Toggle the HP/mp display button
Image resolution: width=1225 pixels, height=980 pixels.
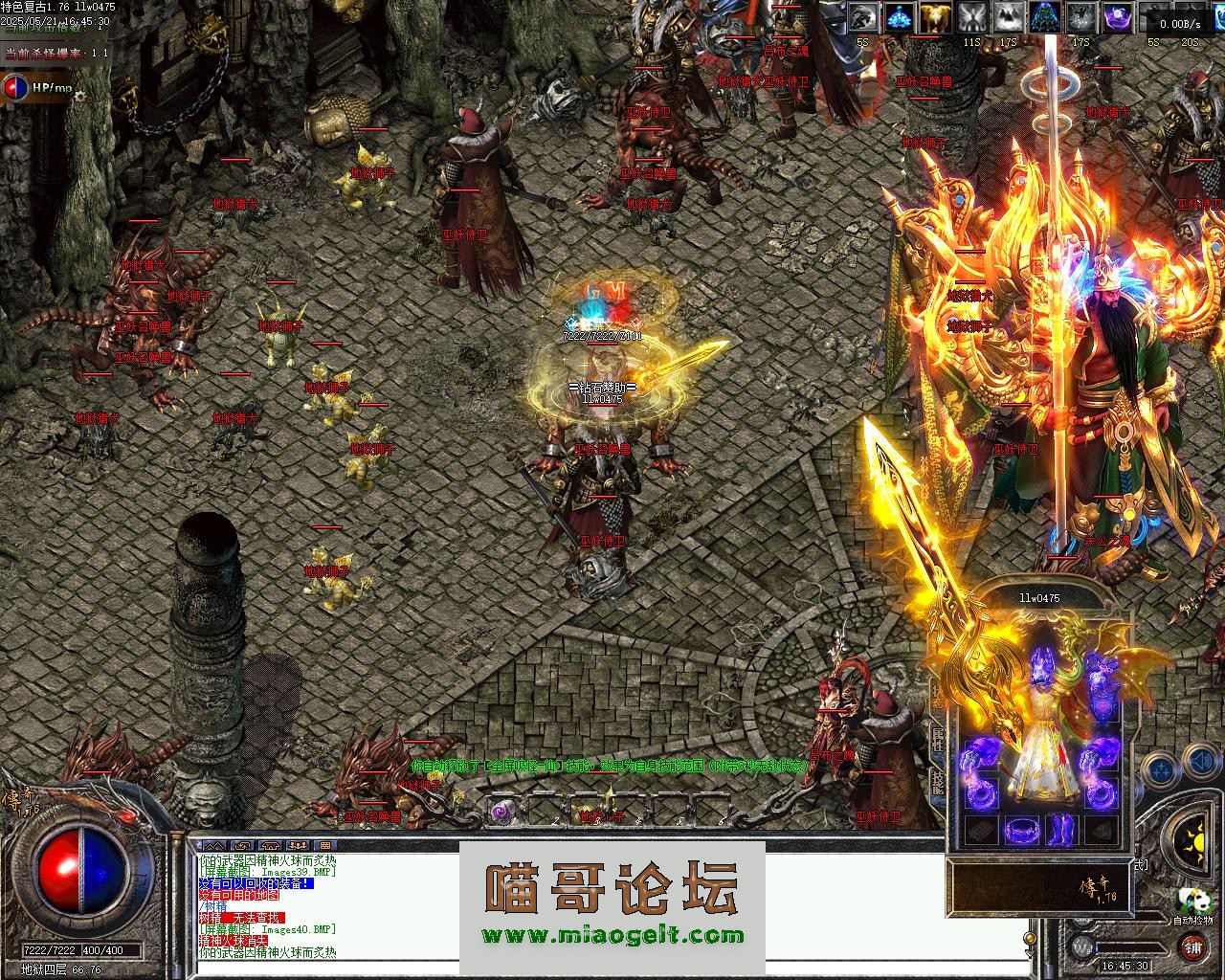[38, 88]
